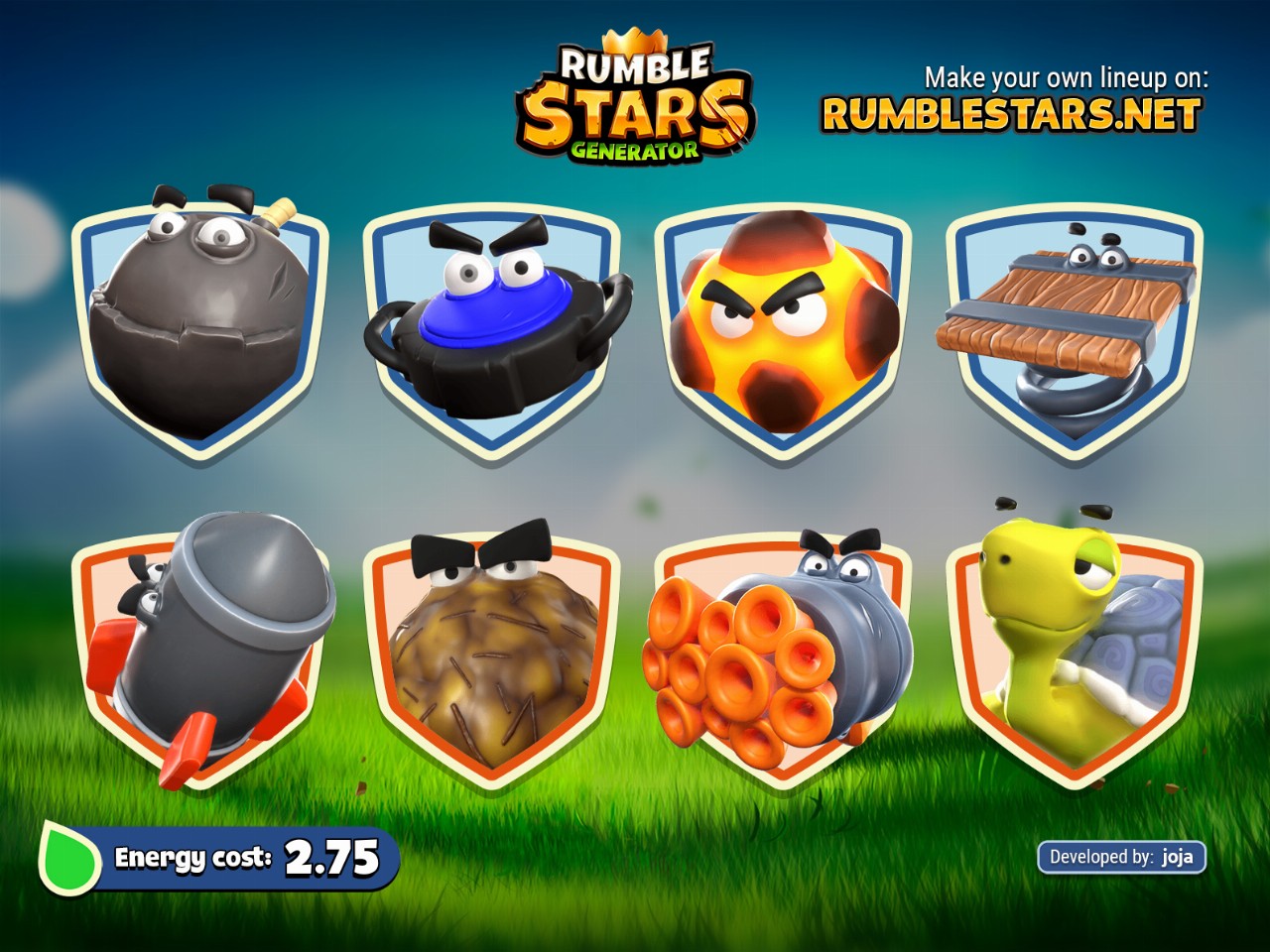Choose the blue plunger mine card
The height and width of the screenshot is (952, 1270).
(x=491, y=327)
